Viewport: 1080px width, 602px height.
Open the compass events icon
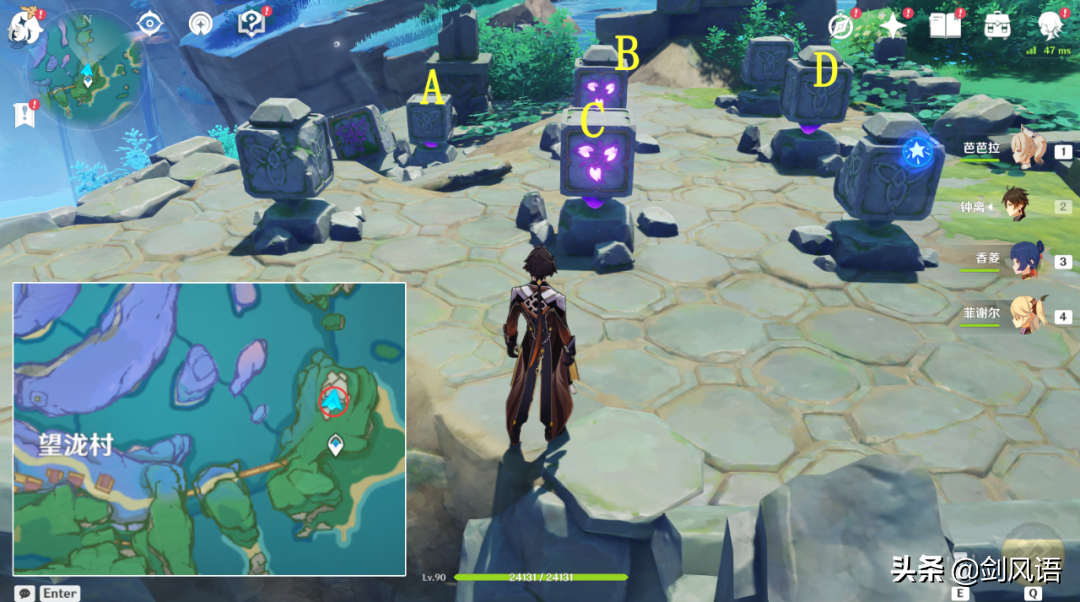coord(842,26)
